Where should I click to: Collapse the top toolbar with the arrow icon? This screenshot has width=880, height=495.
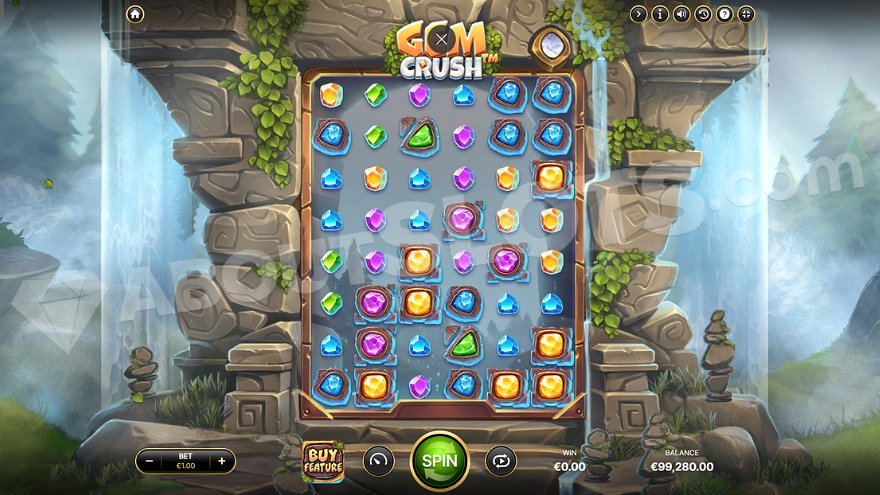click(x=638, y=14)
